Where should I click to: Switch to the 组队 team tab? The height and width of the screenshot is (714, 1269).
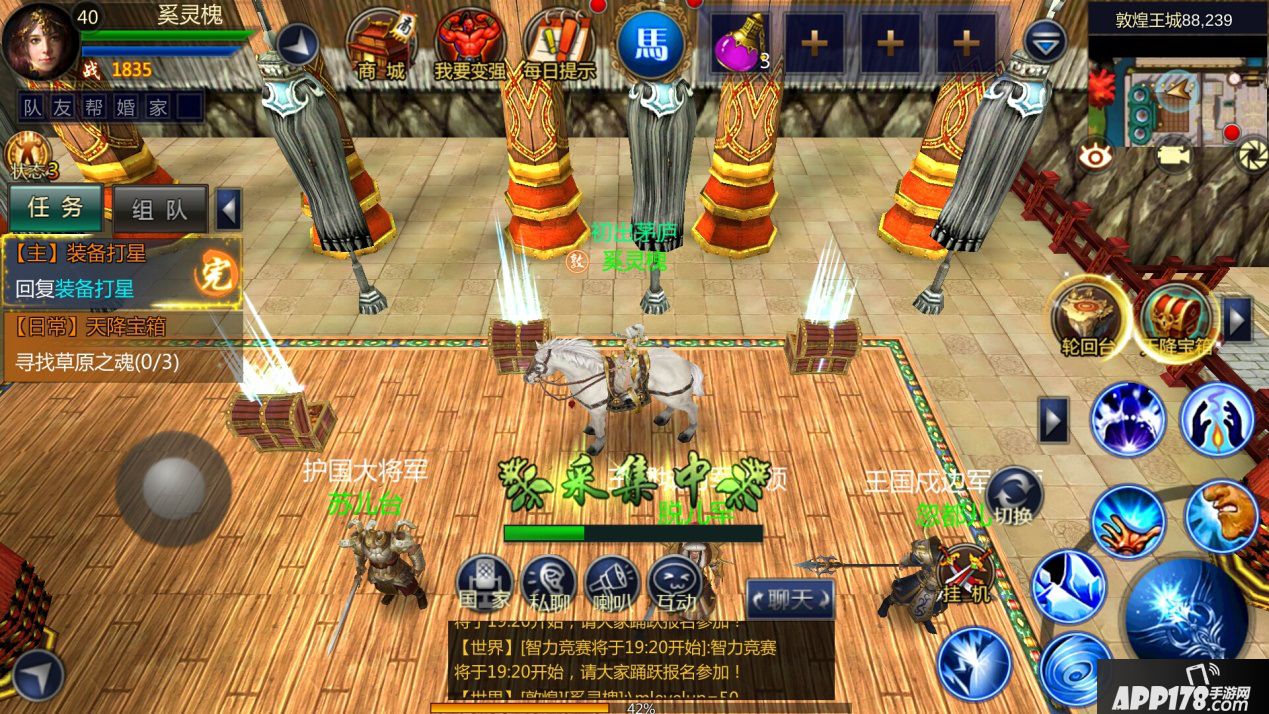160,209
